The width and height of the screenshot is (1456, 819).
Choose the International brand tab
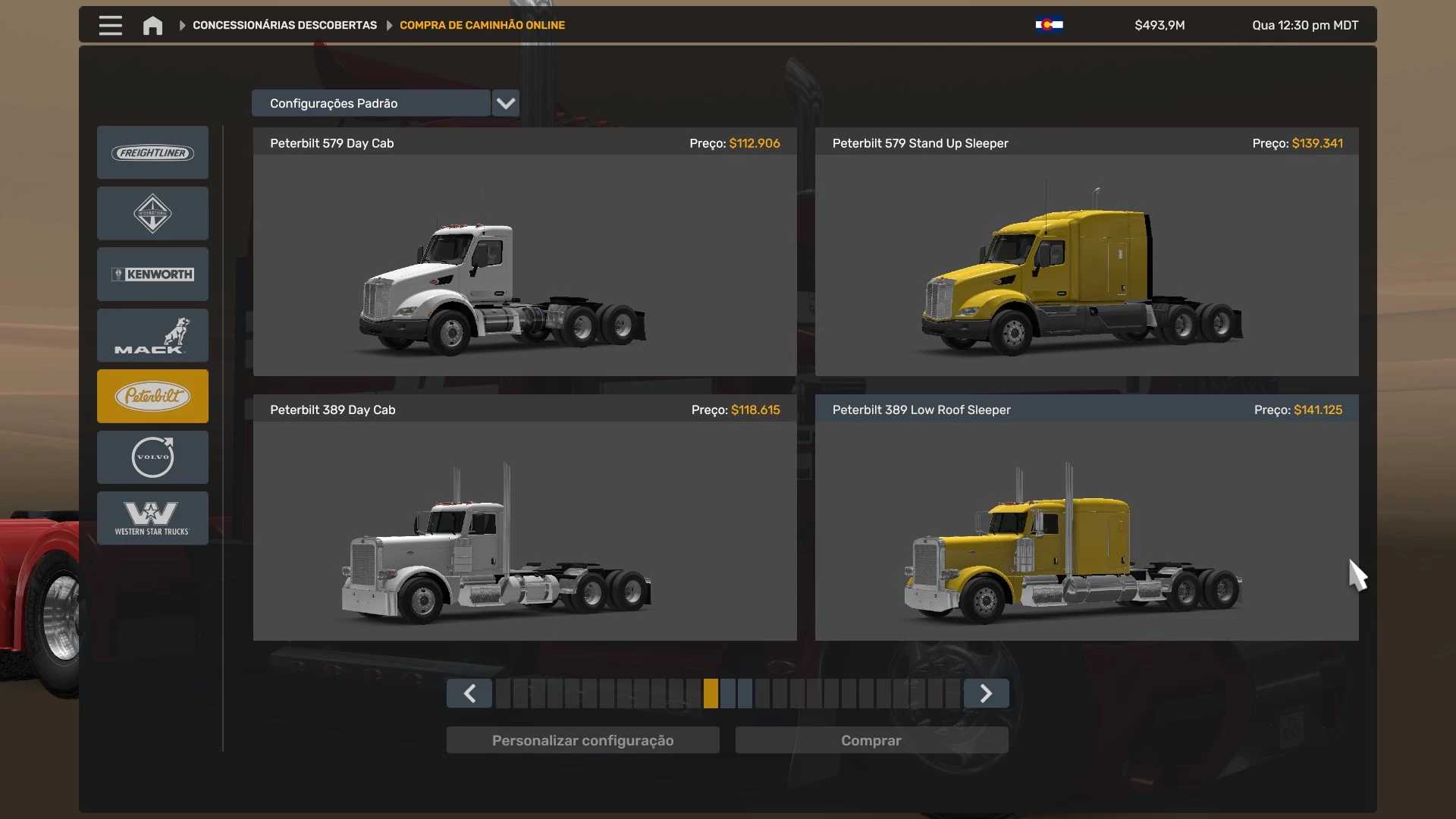tap(152, 214)
